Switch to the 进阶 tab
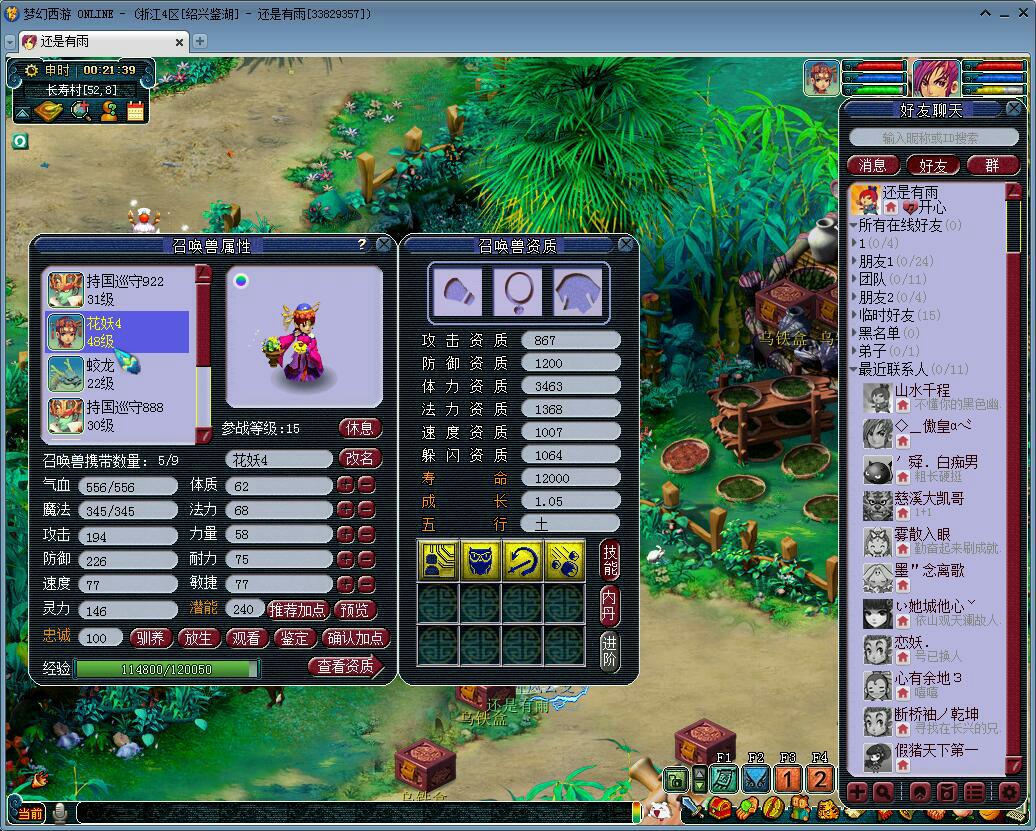Viewport: 1036px width, 831px height. (x=610, y=651)
